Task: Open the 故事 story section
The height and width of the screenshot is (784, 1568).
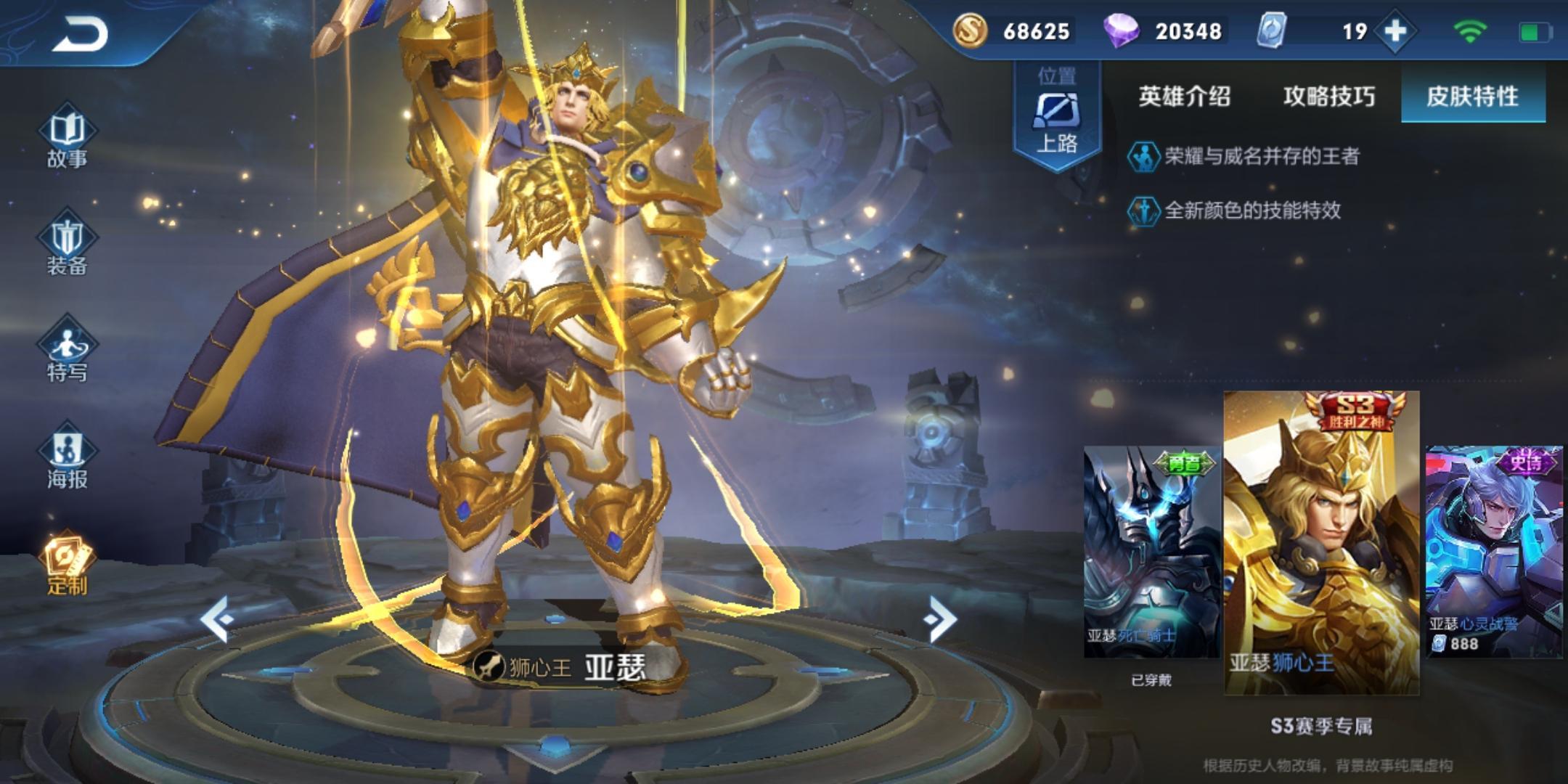Action: [x=67, y=138]
